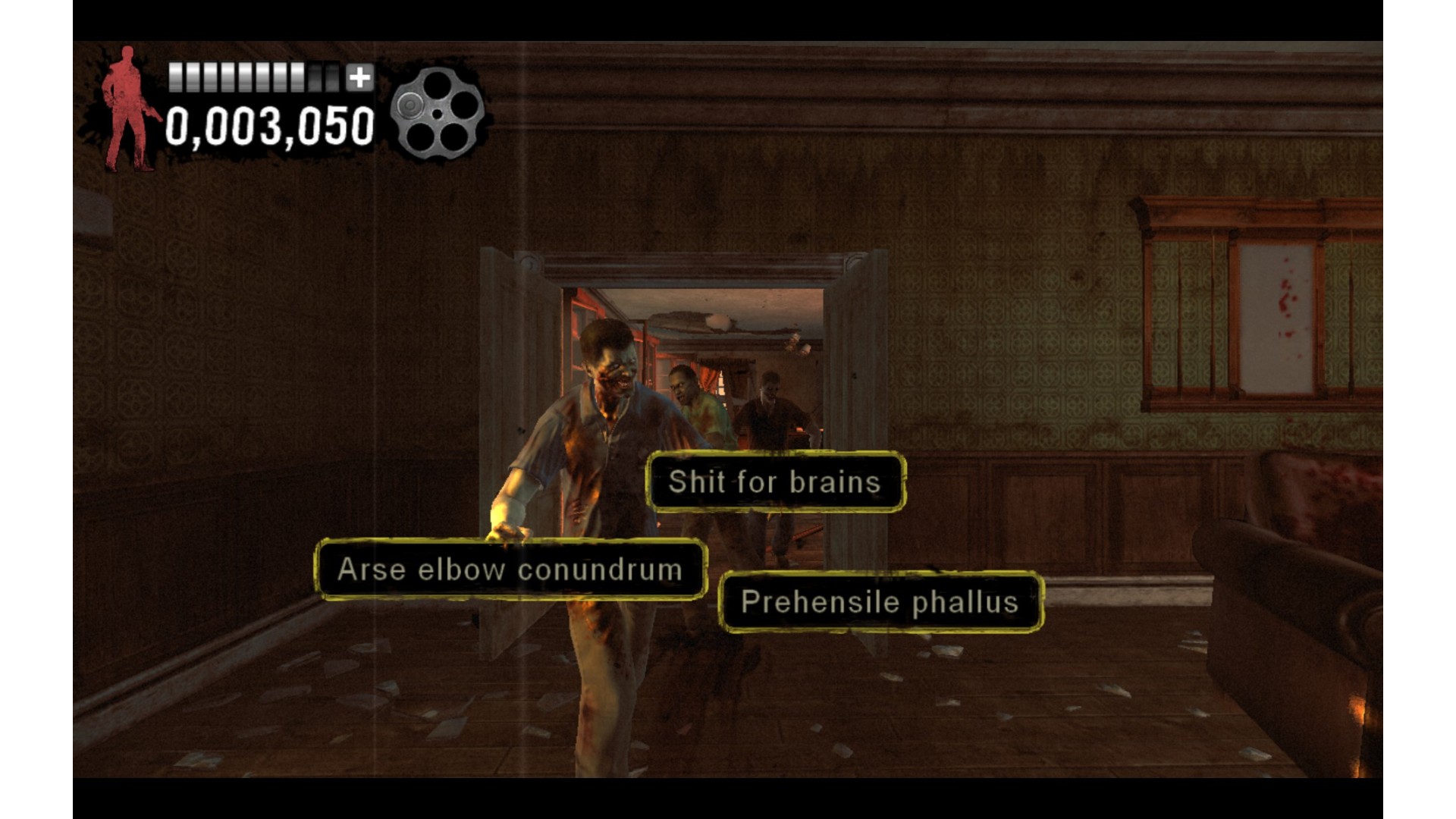Viewport: 1456px width, 819px height.
Task: Choose the "Shit for brains" phrase box
Action: pos(775,482)
